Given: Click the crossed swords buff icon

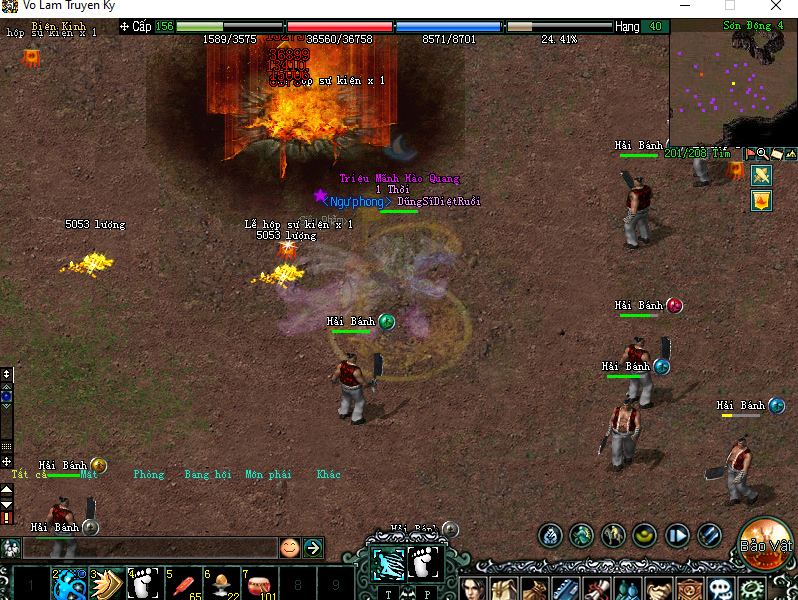Looking at the screenshot, I should point(762,175).
